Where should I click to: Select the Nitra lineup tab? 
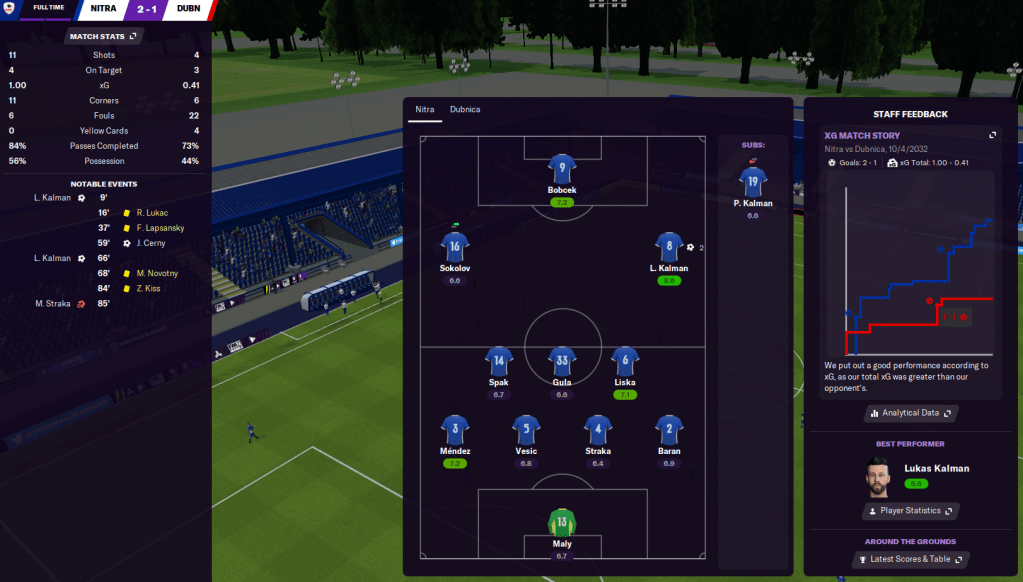click(425, 109)
